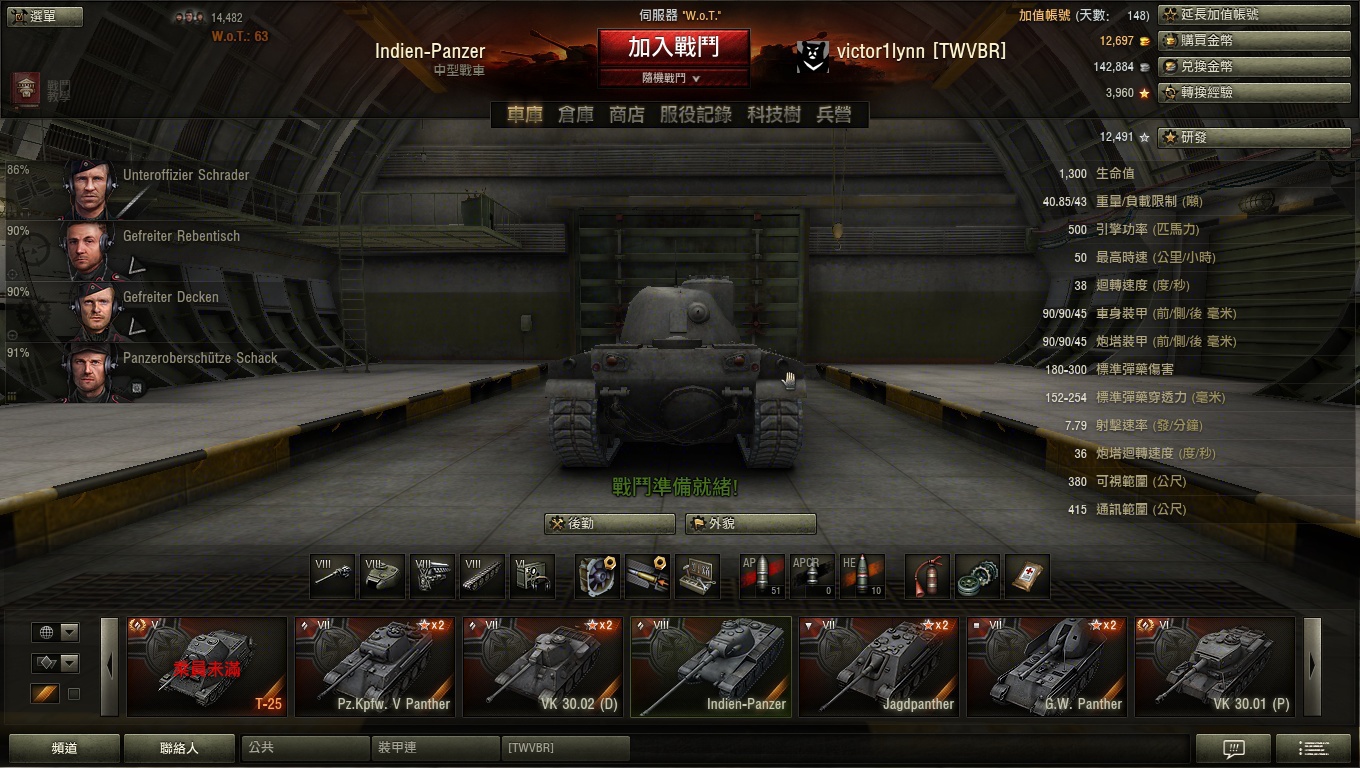Switch to the 倉庫 depot tab
Screen dimensions: 1360x768
(576, 115)
